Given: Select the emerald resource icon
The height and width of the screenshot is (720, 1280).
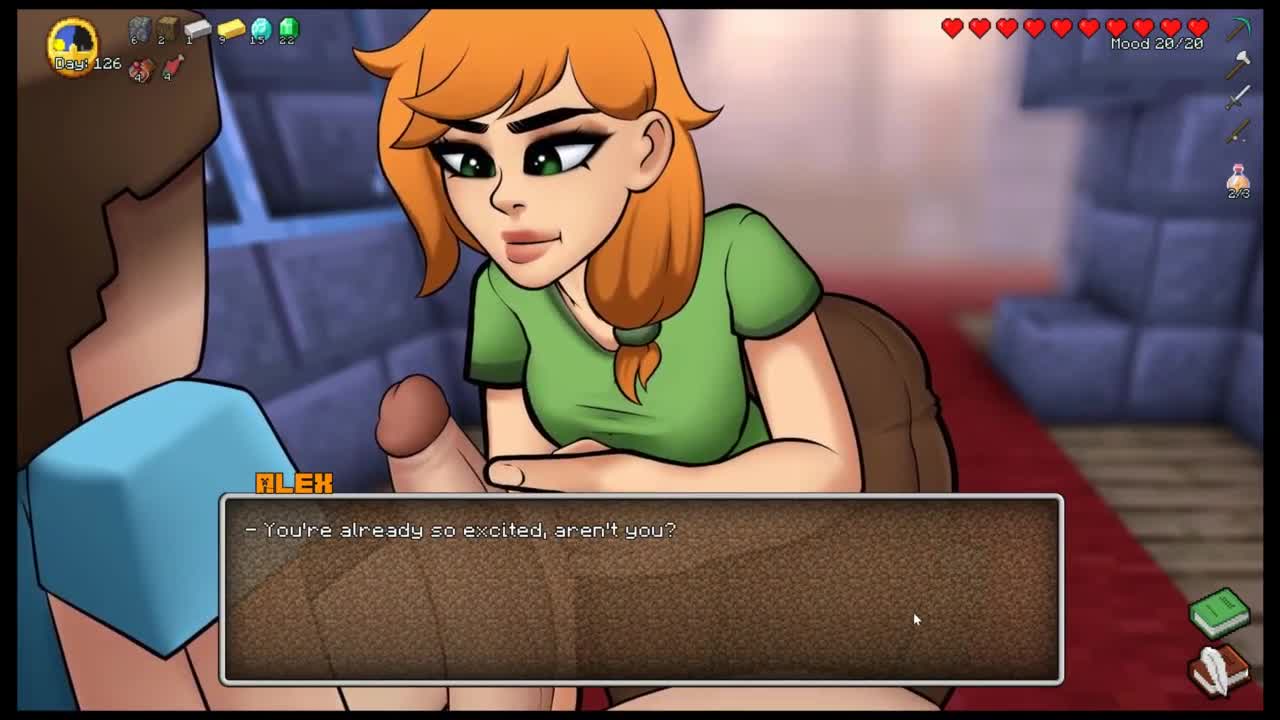Looking at the screenshot, I should click(x=288, y=29).
